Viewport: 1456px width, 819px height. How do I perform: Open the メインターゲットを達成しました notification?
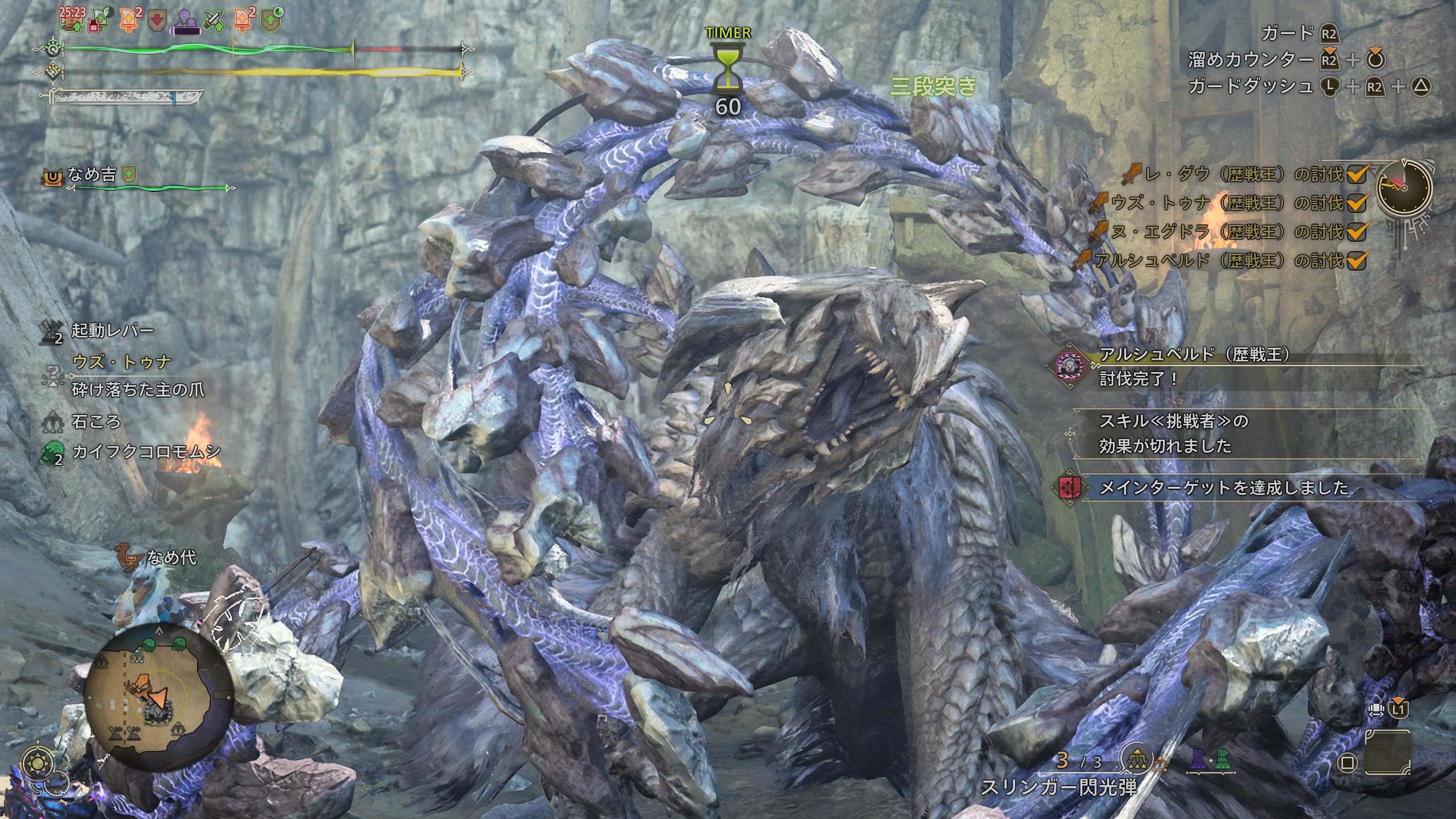coord(1223,487)
